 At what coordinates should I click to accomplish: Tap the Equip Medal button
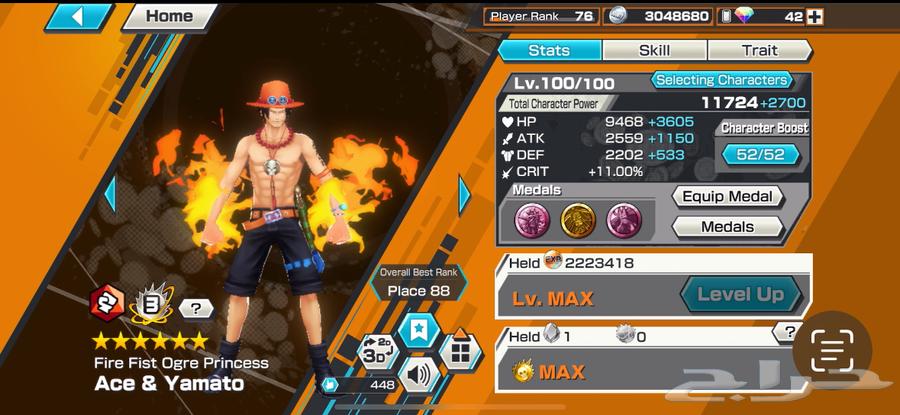[x=727, y=197]
